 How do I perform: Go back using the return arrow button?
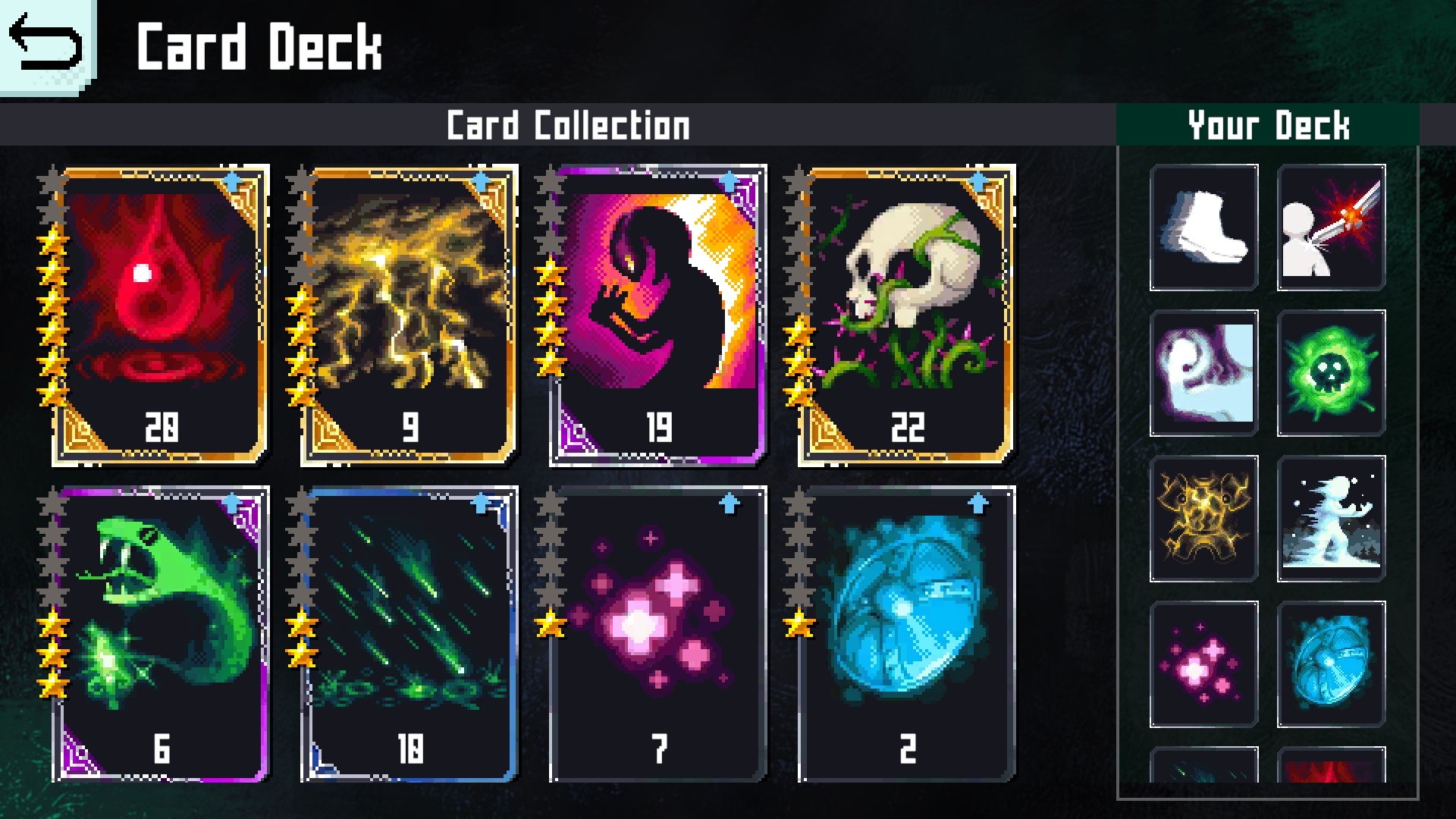pyautogui.click(x=45, y=44)
